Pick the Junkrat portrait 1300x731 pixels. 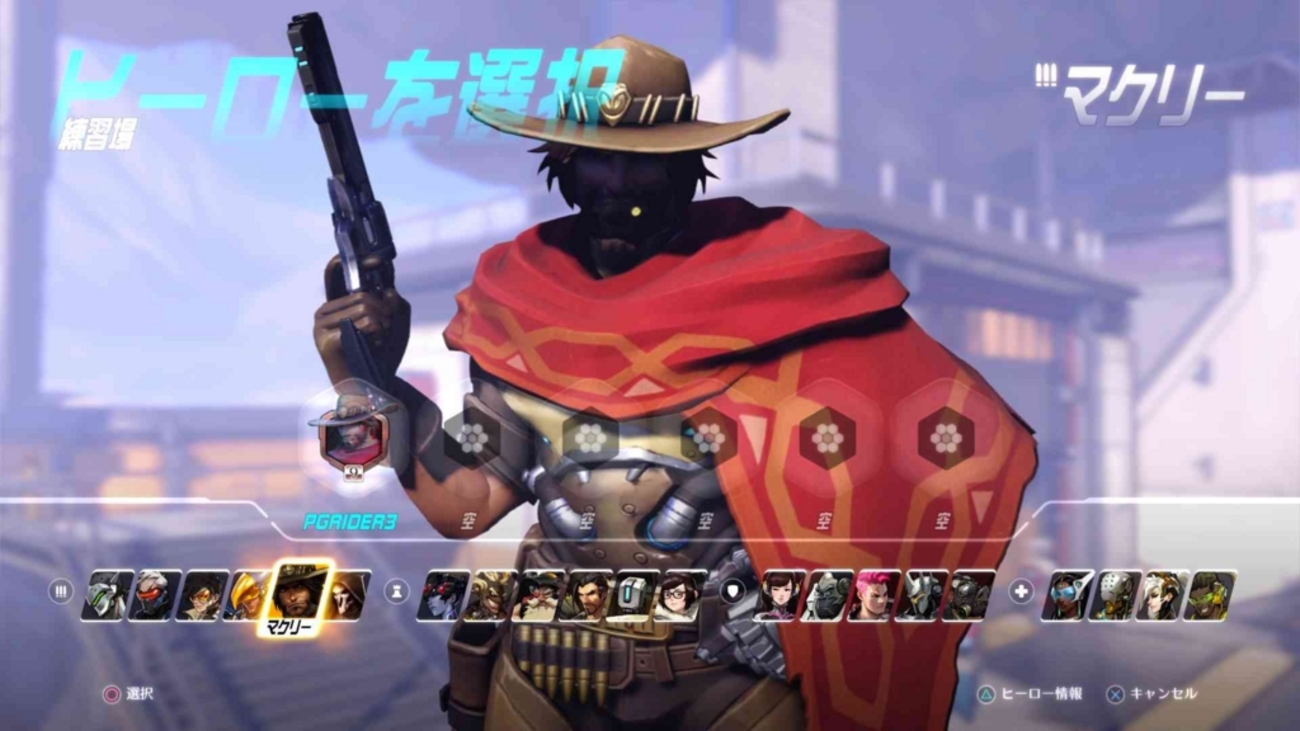click(490, 594)
